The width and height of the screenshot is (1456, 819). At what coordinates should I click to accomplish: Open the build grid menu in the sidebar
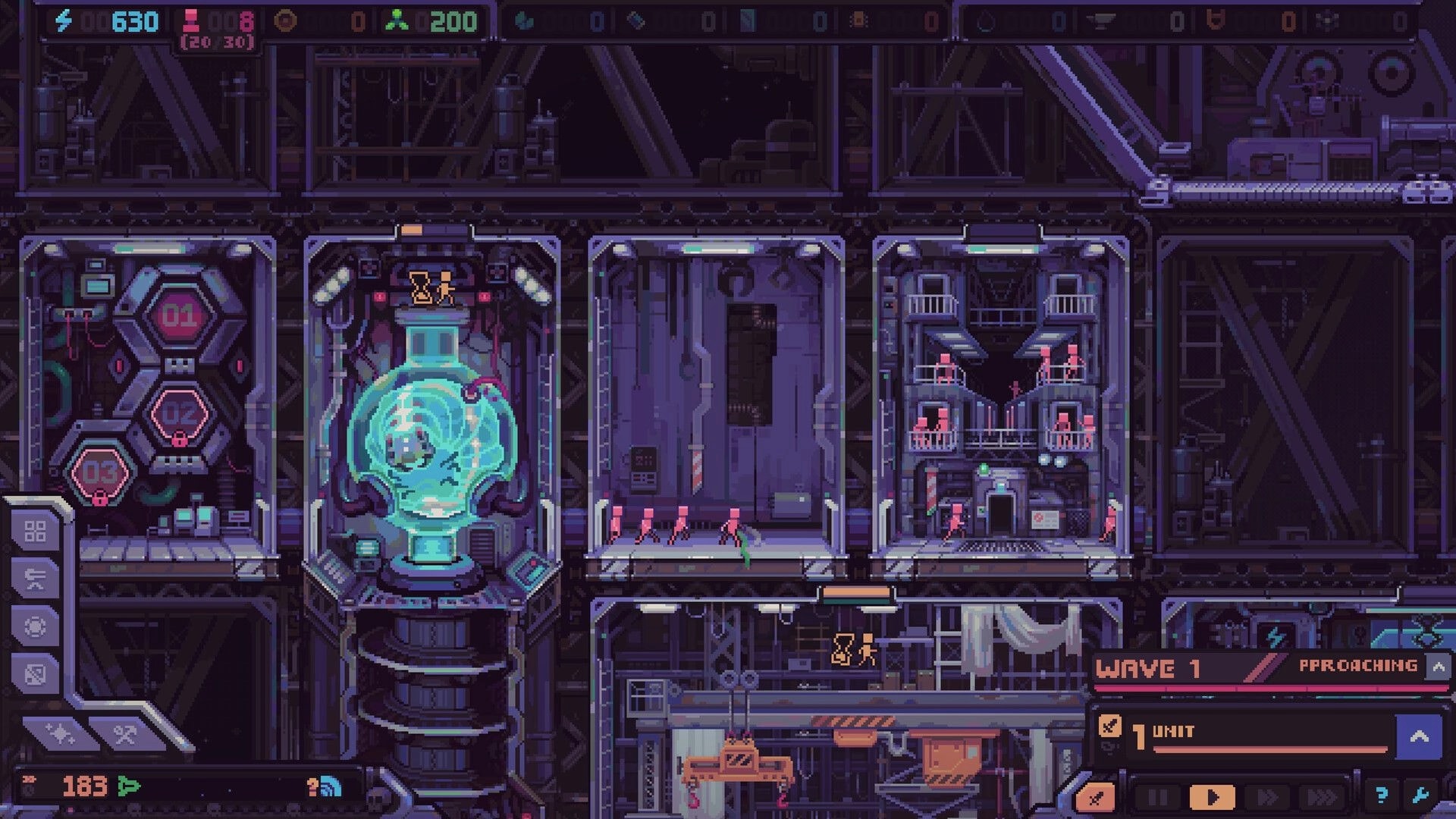pyautogui.click(x=36, y=532)
